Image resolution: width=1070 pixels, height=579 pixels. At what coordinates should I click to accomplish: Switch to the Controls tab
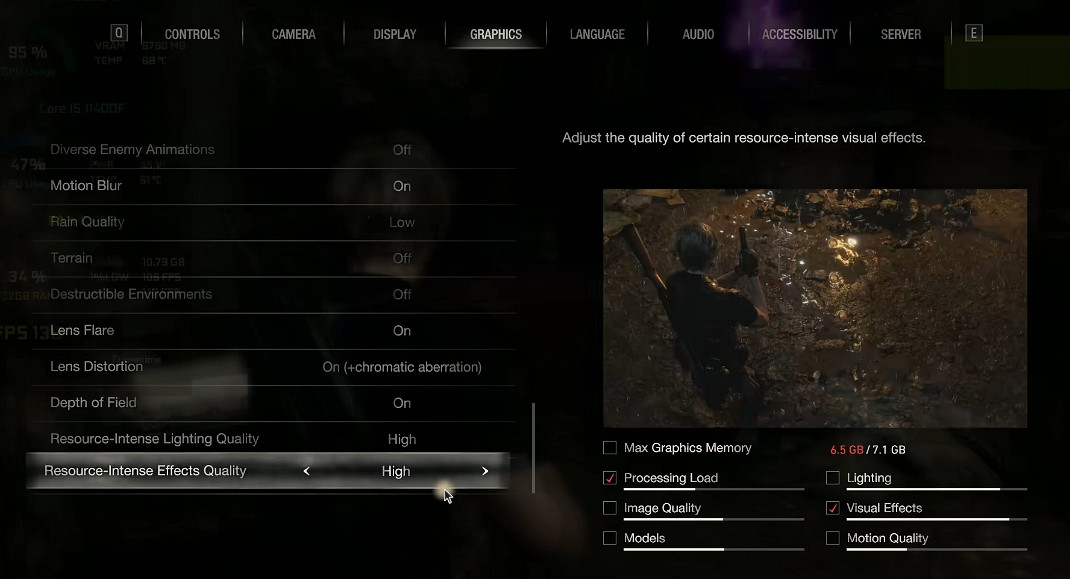click(192, 34)
